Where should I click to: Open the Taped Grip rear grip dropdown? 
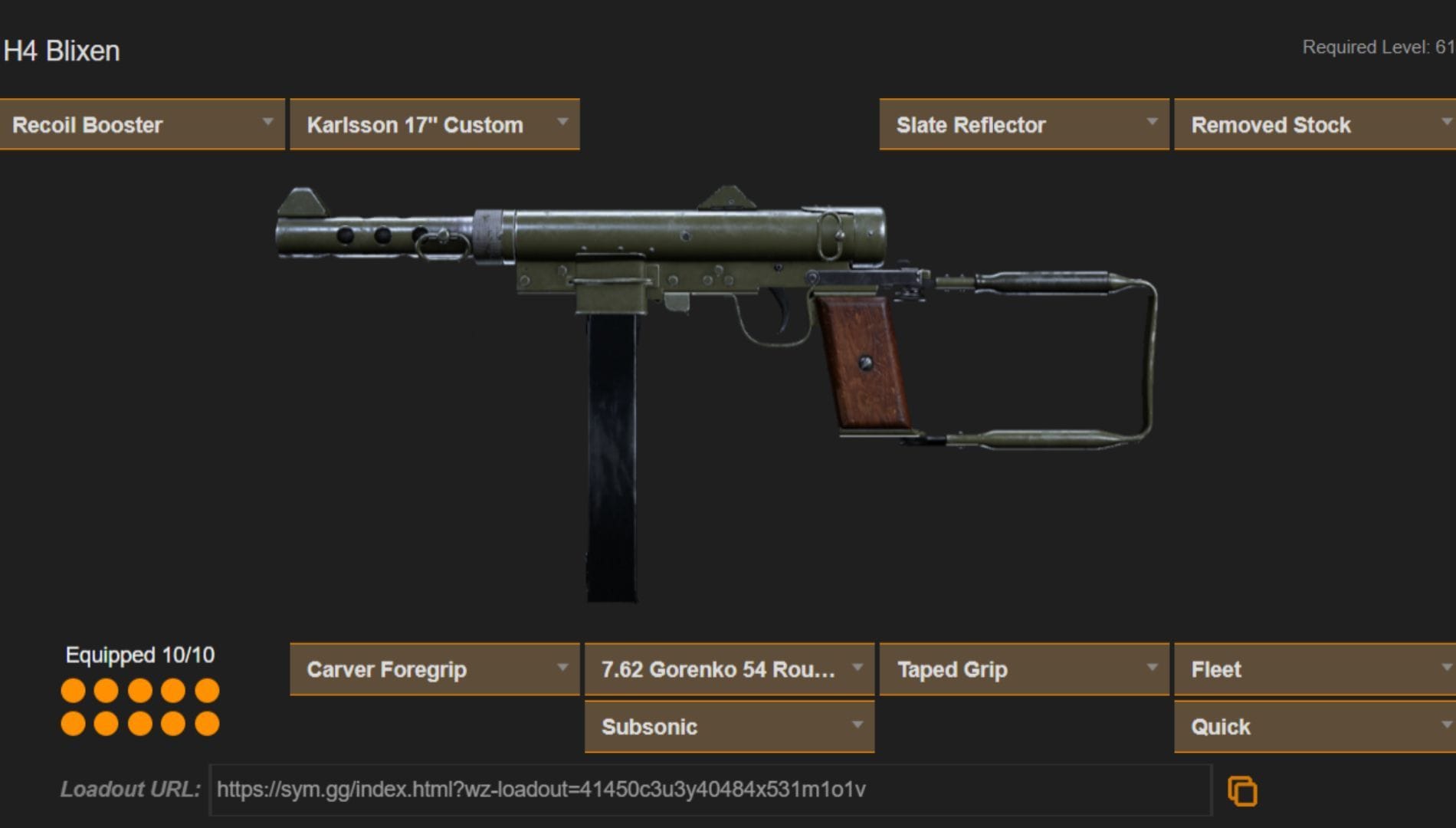pyautogui.click(x=1023, y=669)
